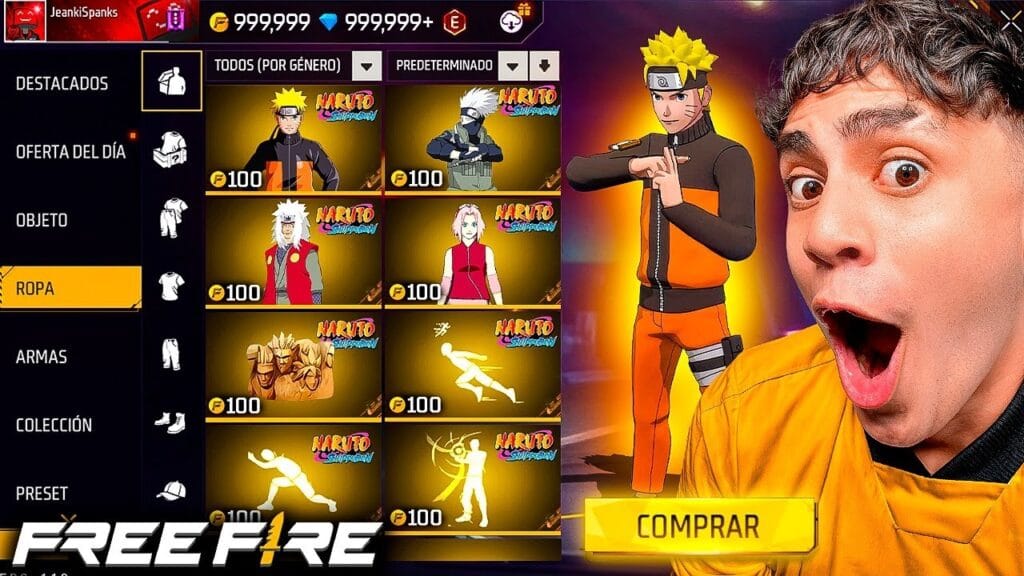
Task: Choose the Kakashi outfit card
Action: pyautogui.click(x=472, y=138)
